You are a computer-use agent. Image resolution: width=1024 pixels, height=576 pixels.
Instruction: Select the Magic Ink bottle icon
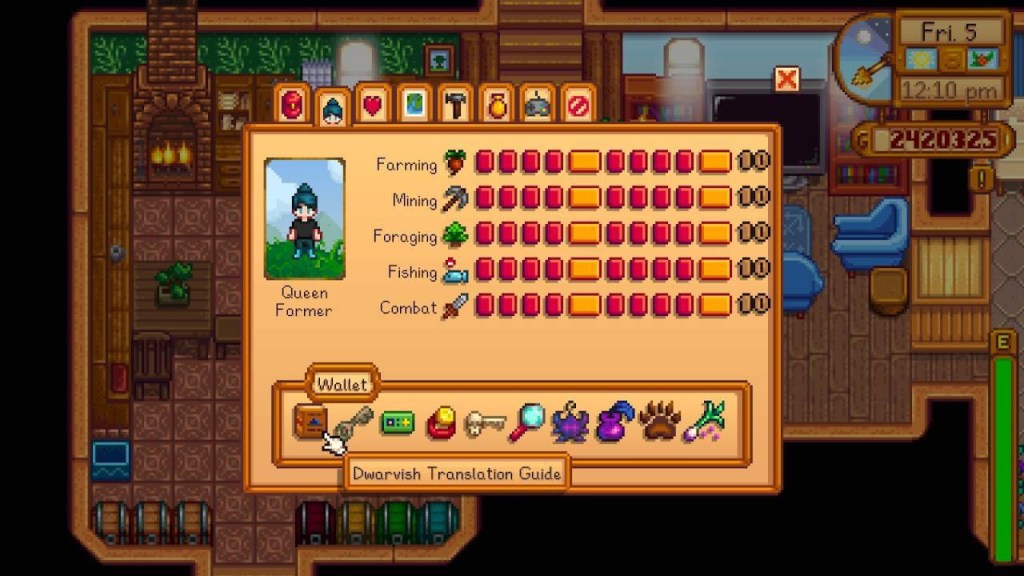[x=614, y=423]
